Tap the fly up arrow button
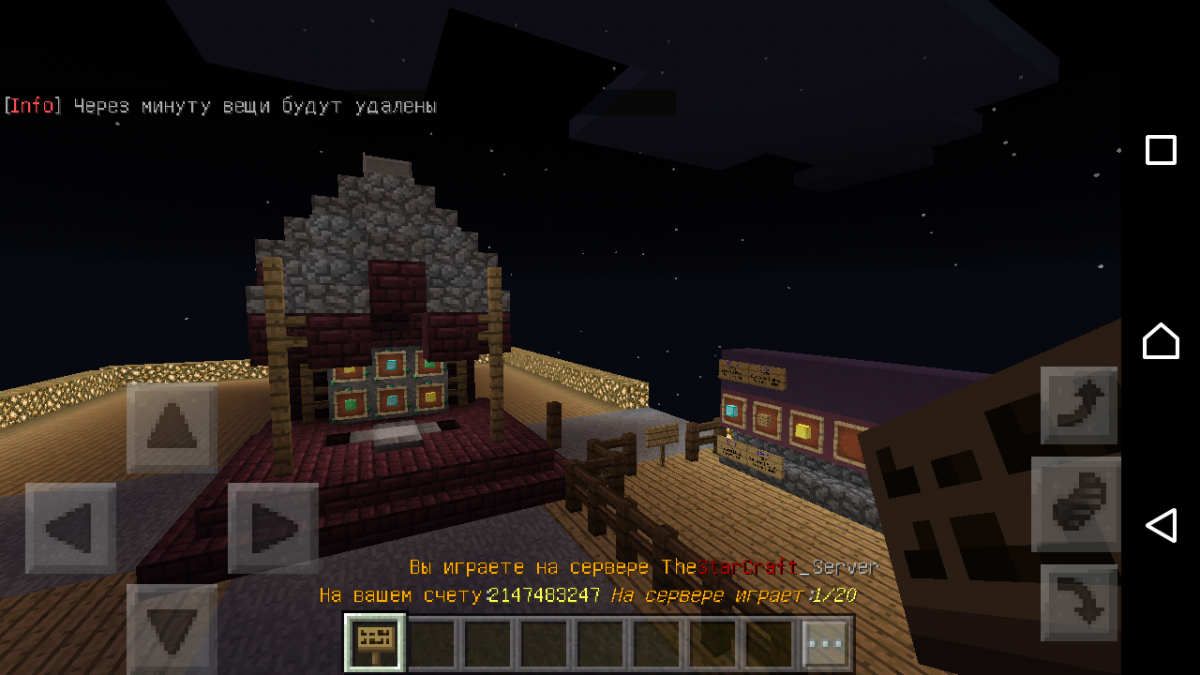The image size is (1200, 675). [x=1079, y=405]
